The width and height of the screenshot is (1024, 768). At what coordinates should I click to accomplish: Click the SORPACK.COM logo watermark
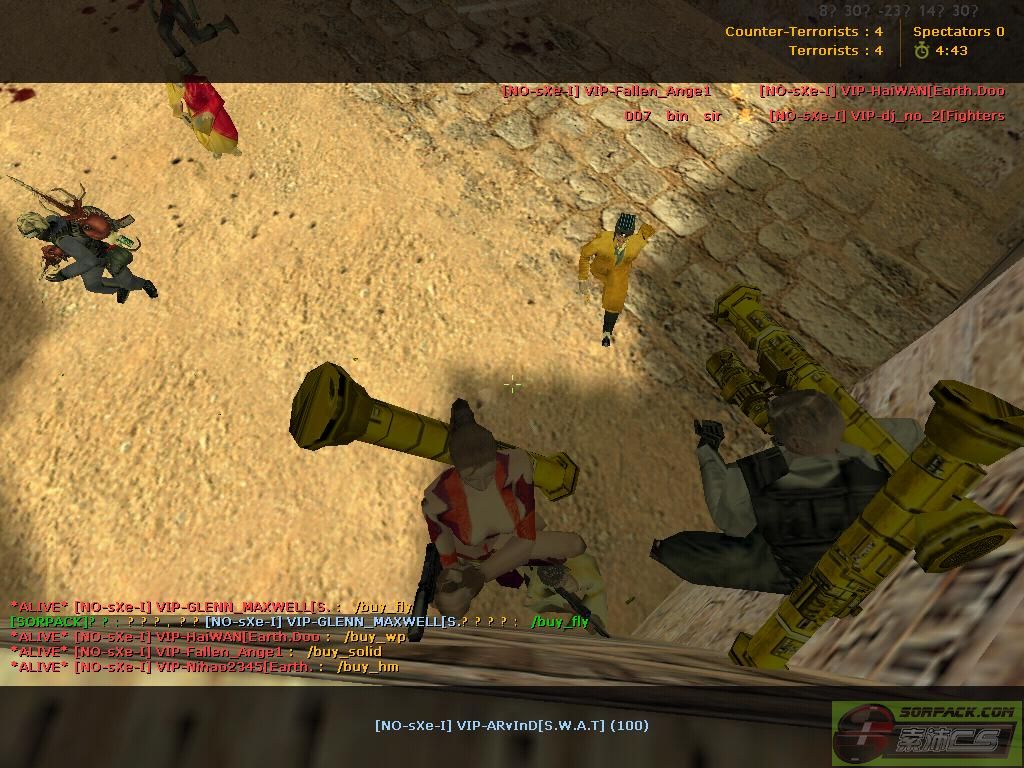(925, 727)
